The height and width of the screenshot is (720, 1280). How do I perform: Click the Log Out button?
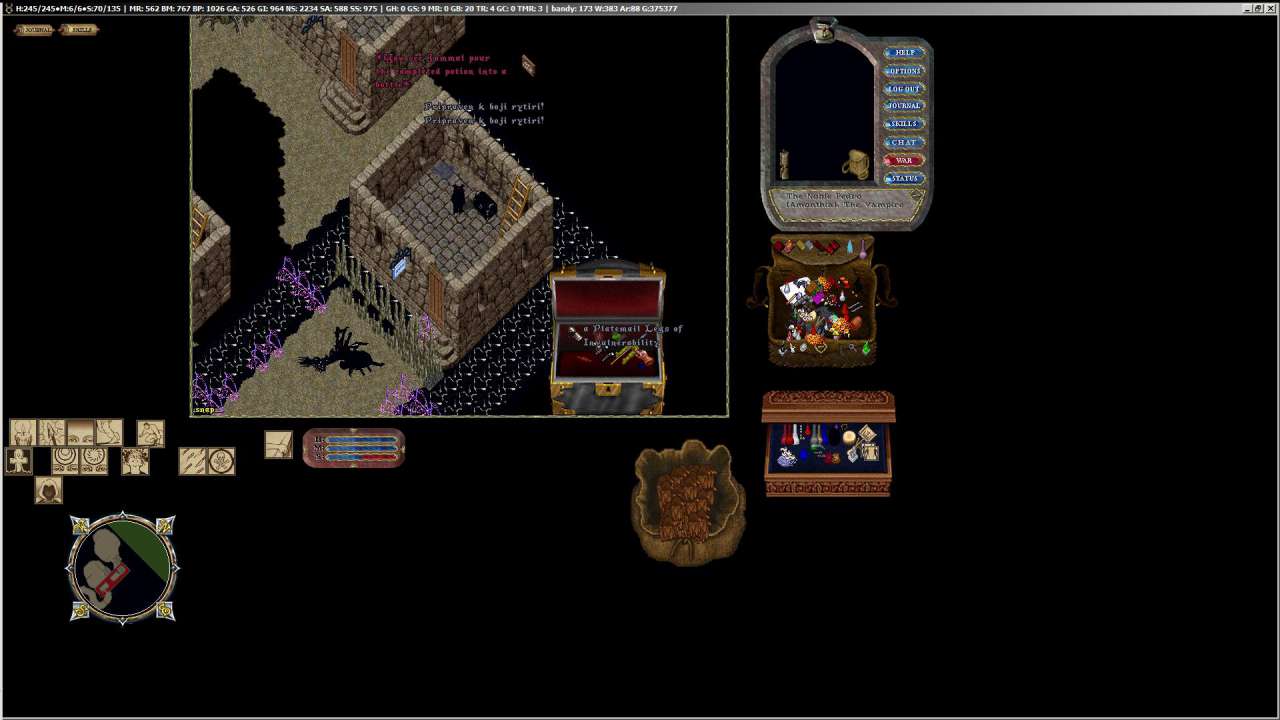coord(904,89)
